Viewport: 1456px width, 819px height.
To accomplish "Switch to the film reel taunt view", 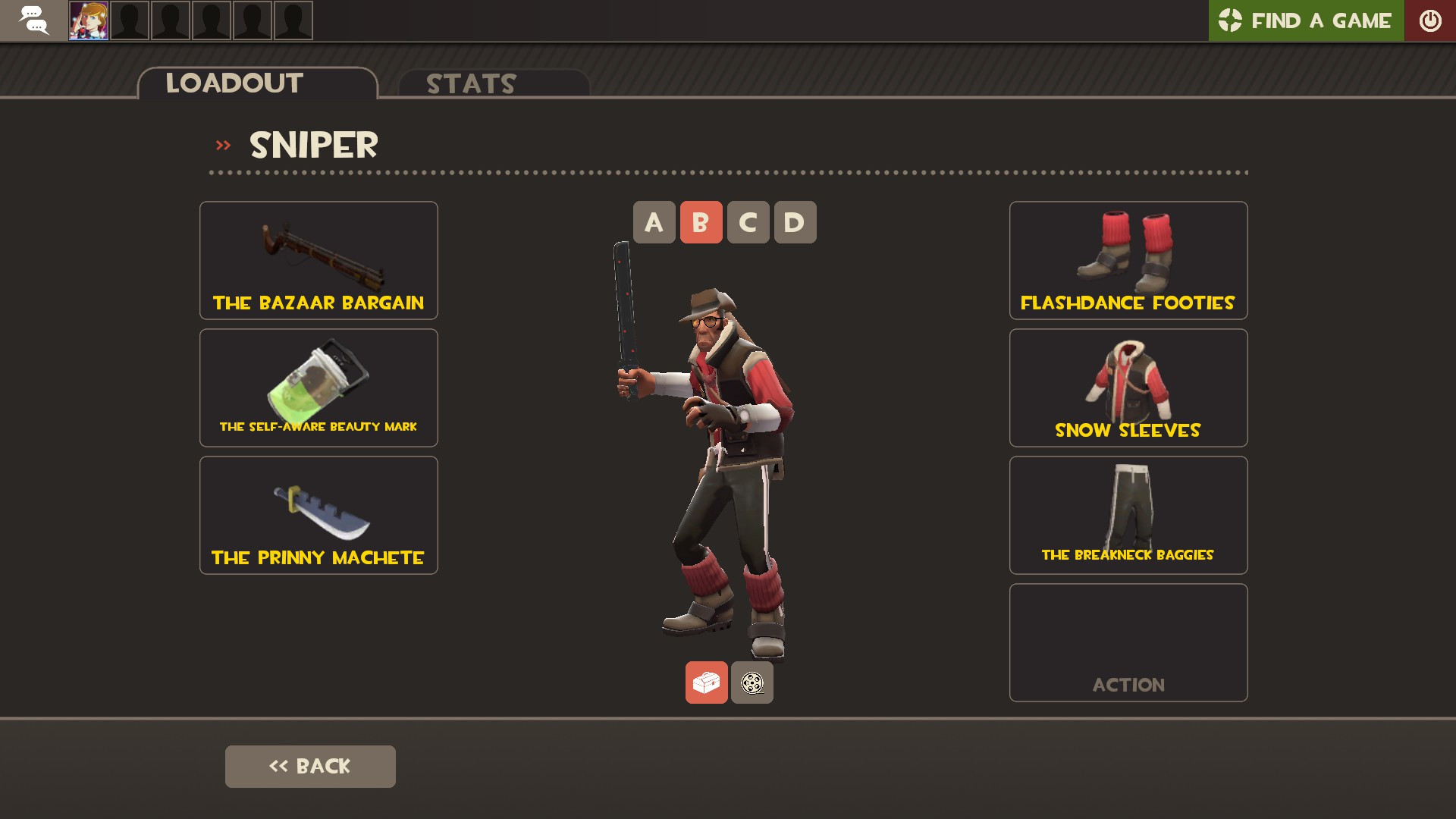I will [x=752, y=682].
